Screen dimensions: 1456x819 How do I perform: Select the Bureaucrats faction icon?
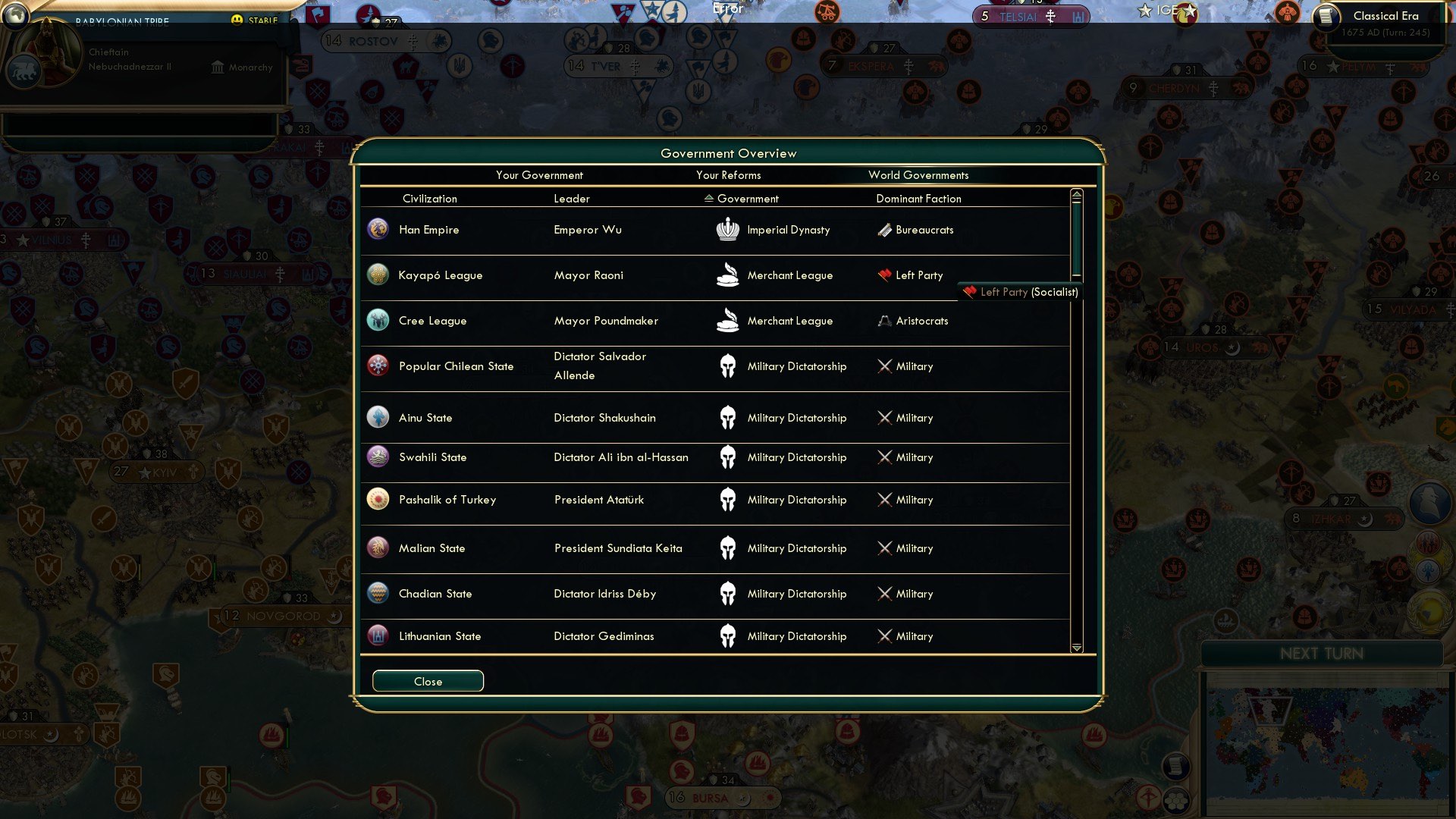[x=884, y=229]
